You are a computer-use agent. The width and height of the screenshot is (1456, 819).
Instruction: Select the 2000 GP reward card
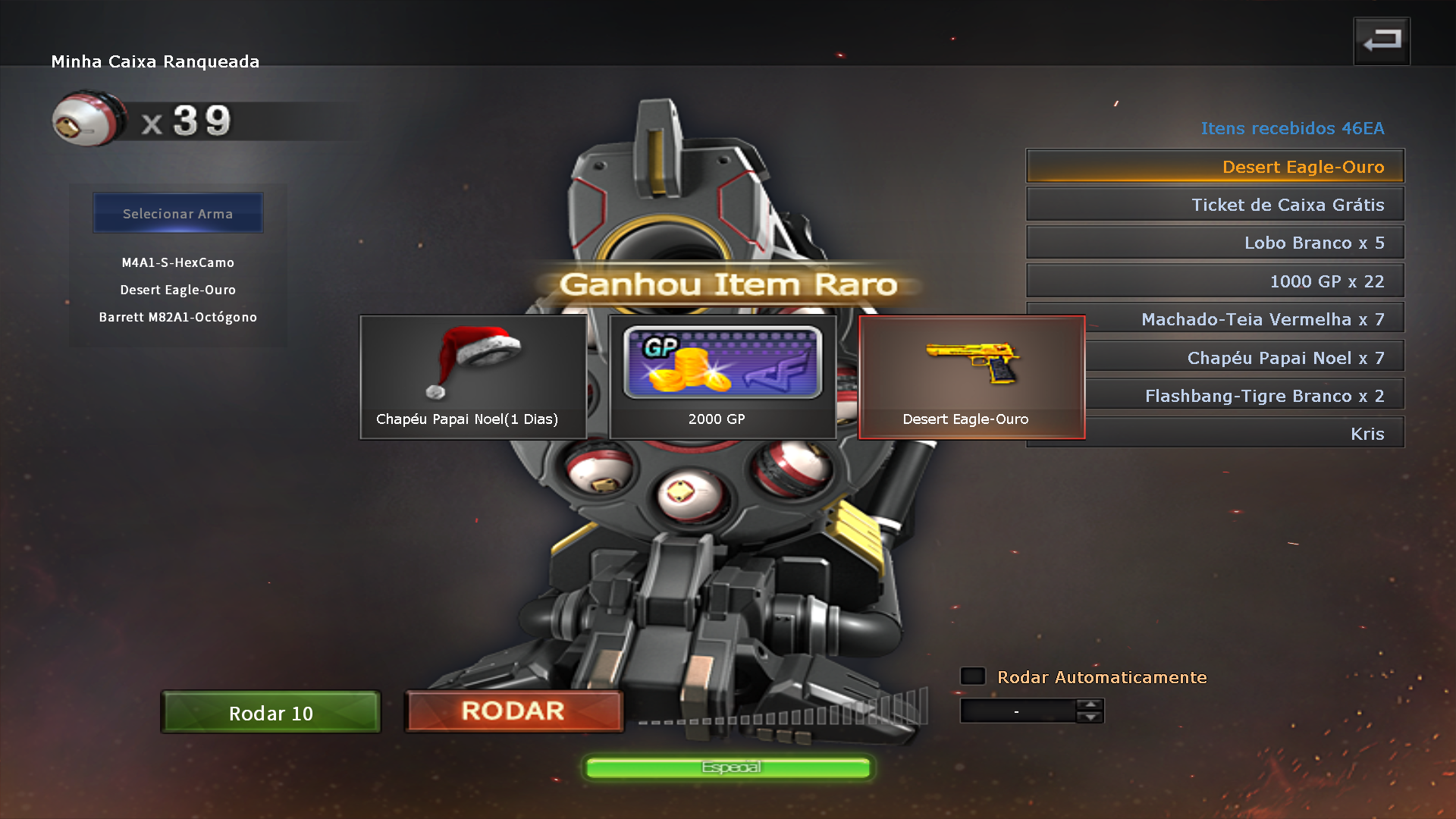click(722, 377)
